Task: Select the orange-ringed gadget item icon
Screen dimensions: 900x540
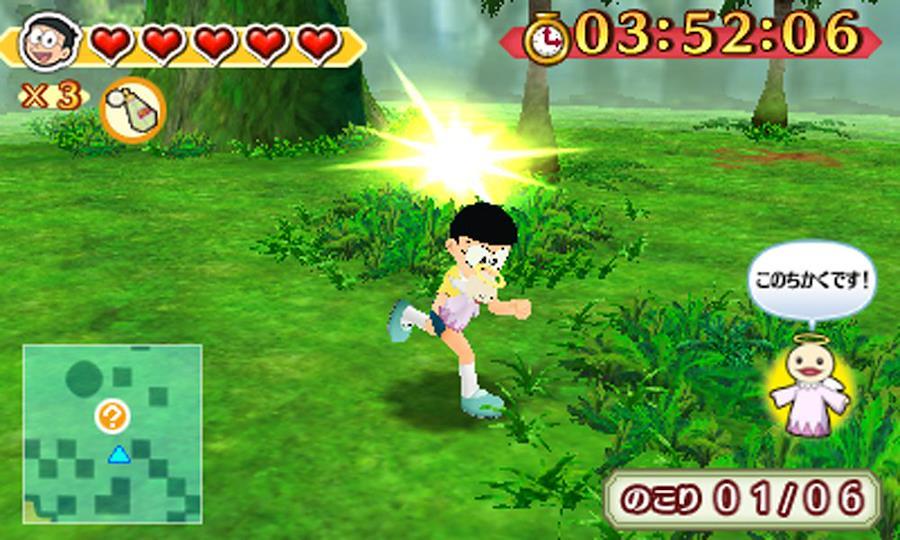Action: click(132, 109)
